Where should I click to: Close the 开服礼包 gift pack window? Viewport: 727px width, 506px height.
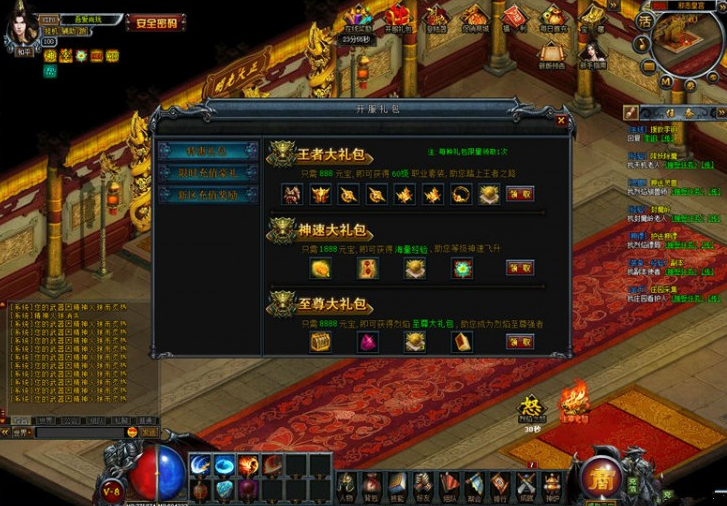click(x=561, y=121)
